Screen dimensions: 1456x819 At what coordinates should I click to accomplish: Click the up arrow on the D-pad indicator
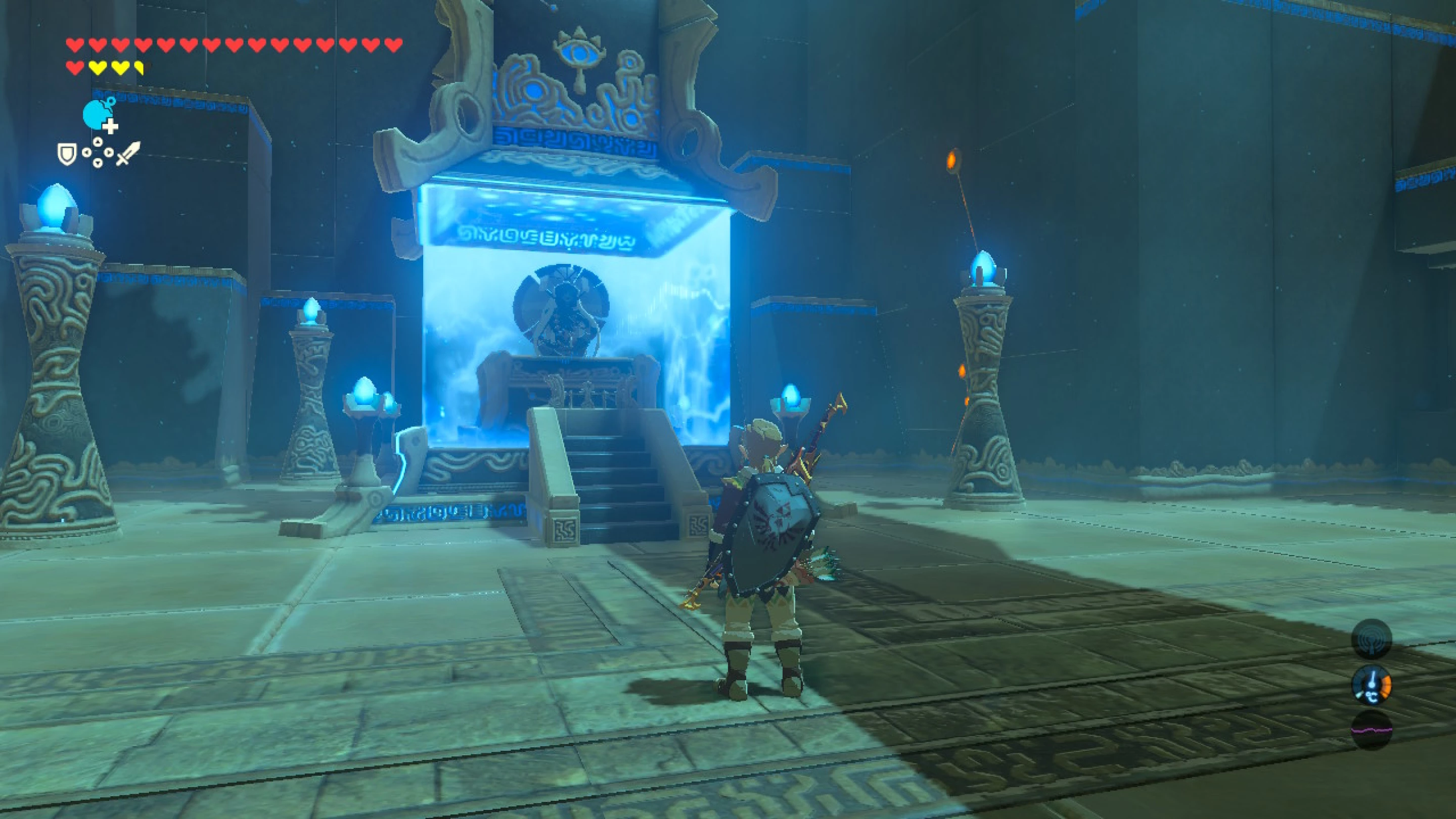[x=98, y=143]
